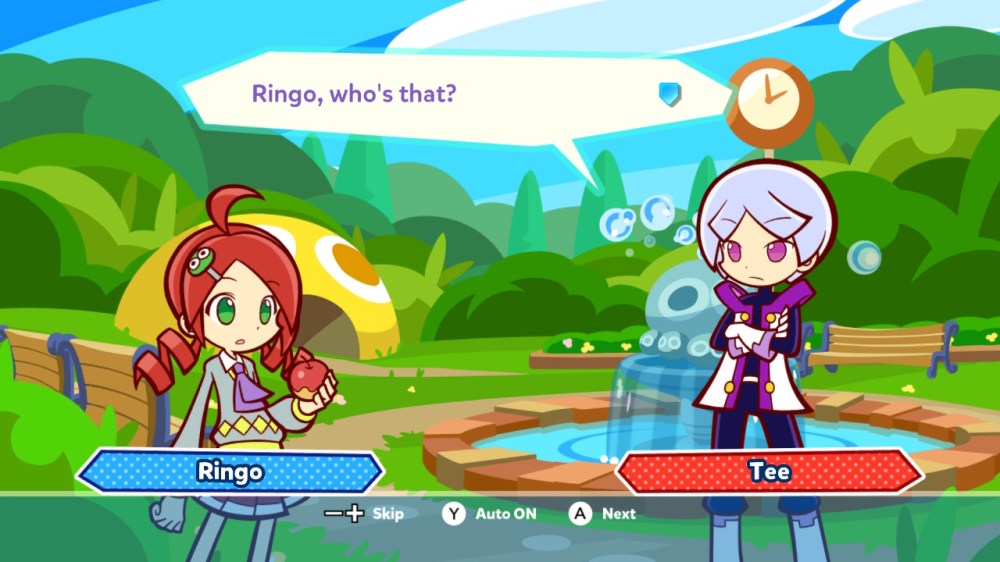This screenshot has width=1000, height=562.
Task: Click the blue advance indicator in the speech bubble
Action: (669, 95)
